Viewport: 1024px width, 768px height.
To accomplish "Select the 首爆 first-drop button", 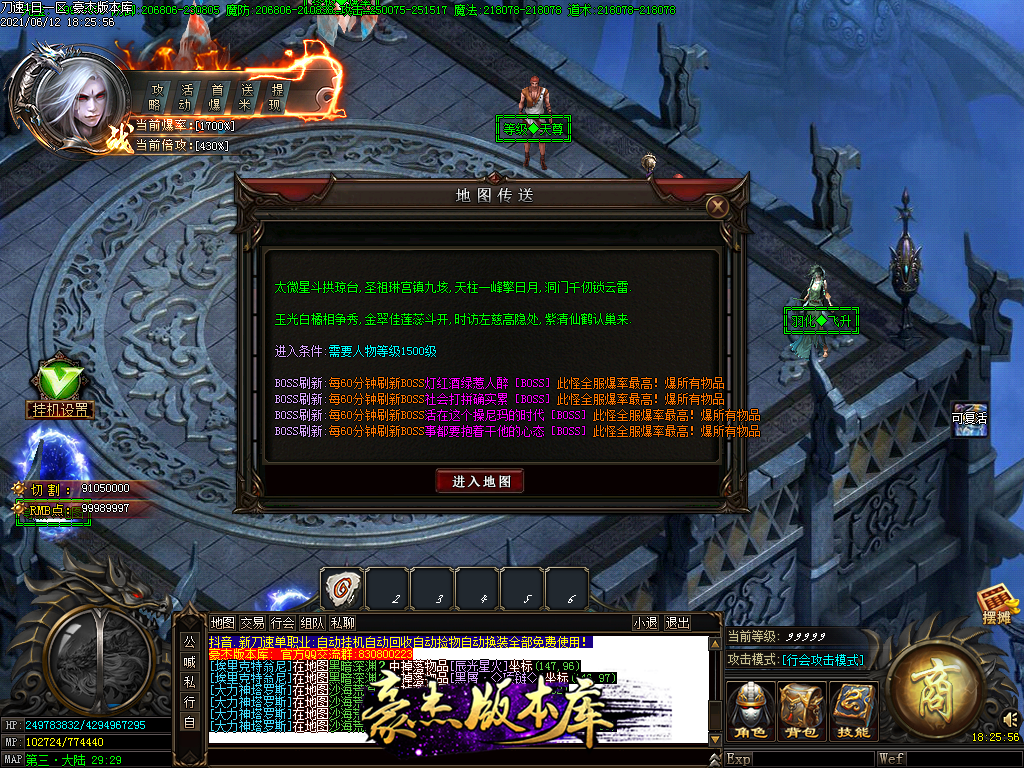I will [216, 97].
